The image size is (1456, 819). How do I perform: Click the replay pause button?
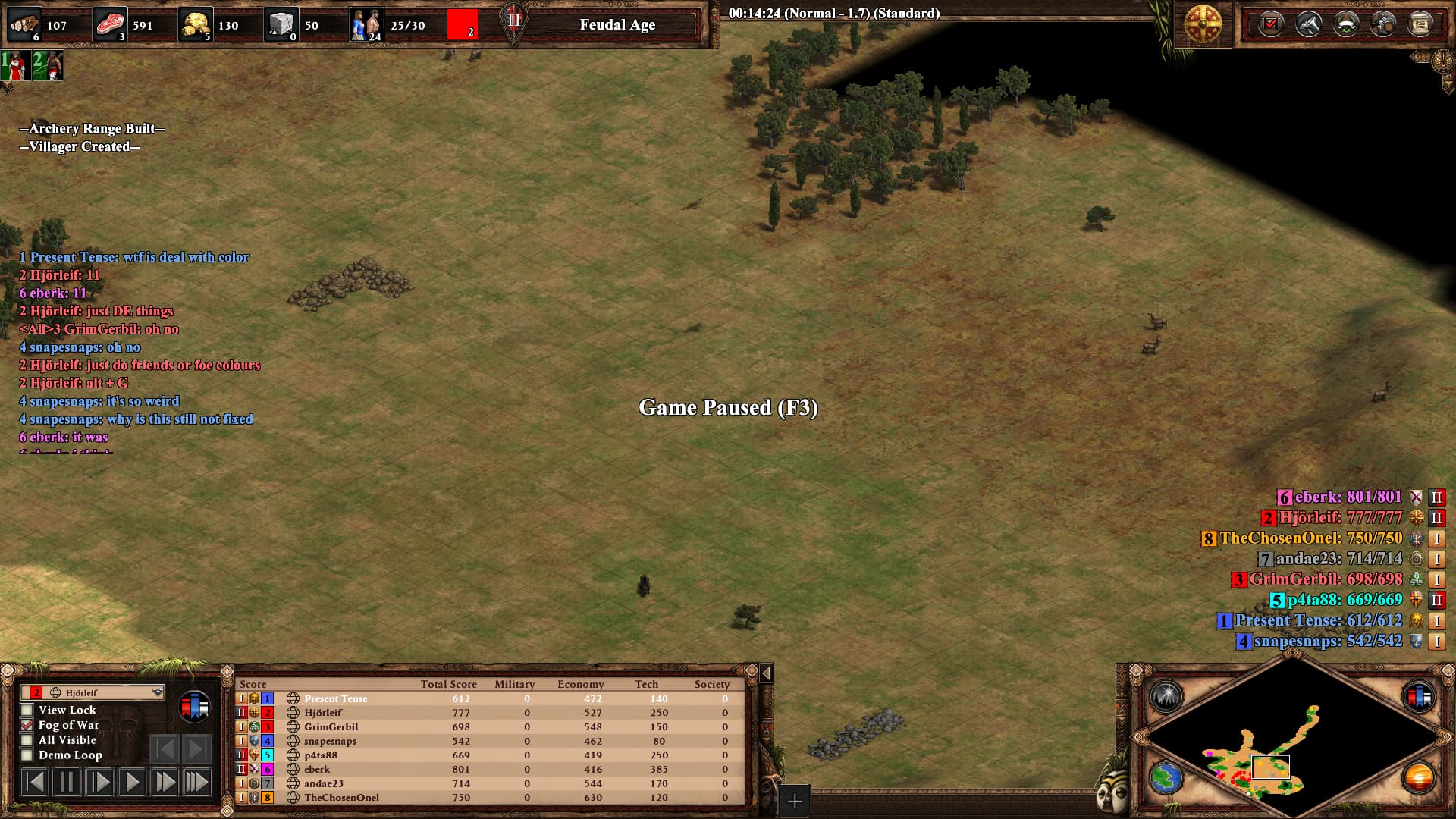(x=67, y=782)
